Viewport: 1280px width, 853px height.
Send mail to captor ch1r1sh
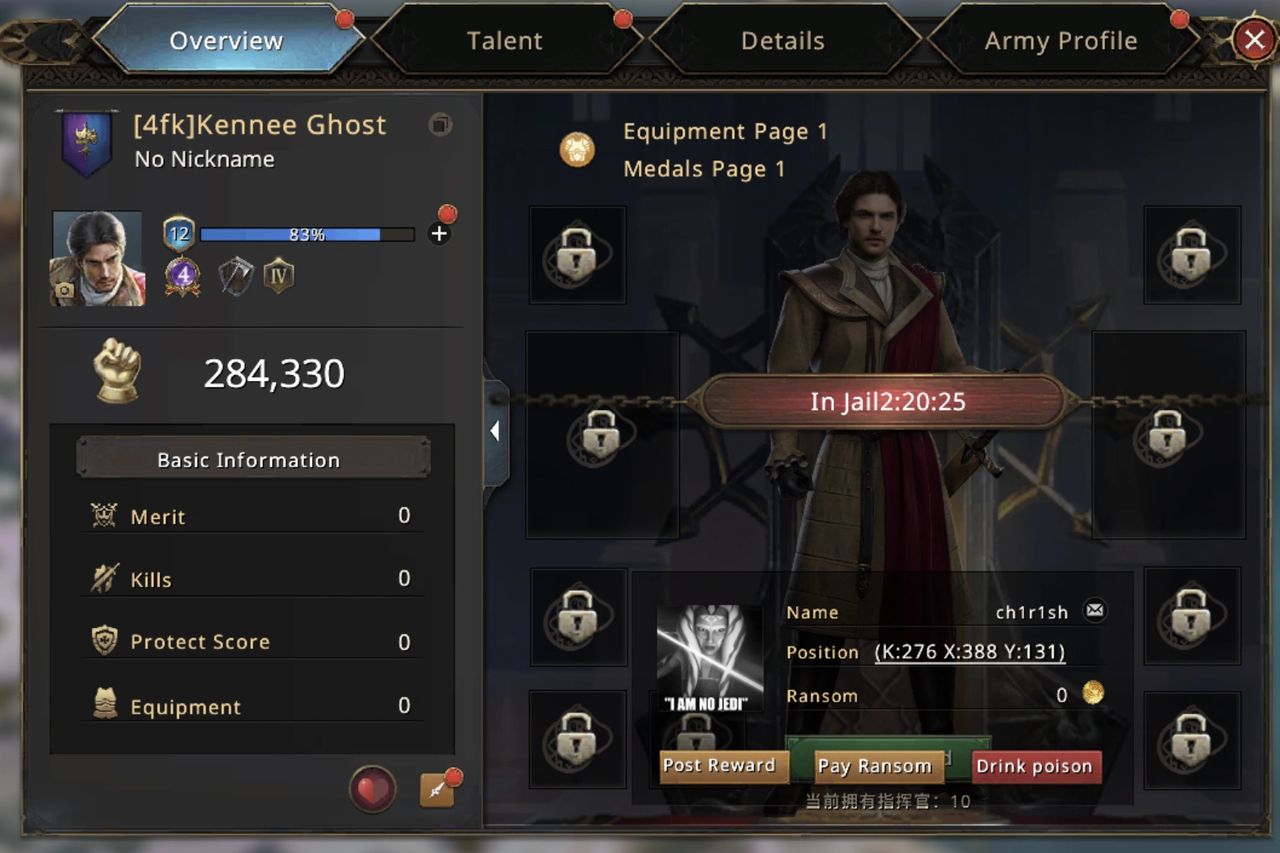click(1095, 611)
